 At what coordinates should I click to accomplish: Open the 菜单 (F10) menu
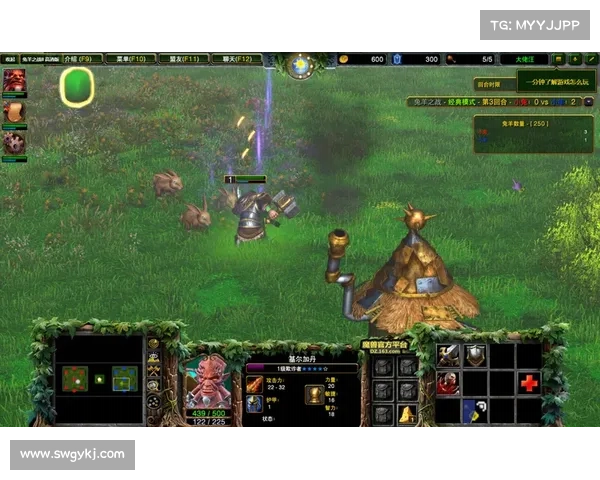[130, 59]
